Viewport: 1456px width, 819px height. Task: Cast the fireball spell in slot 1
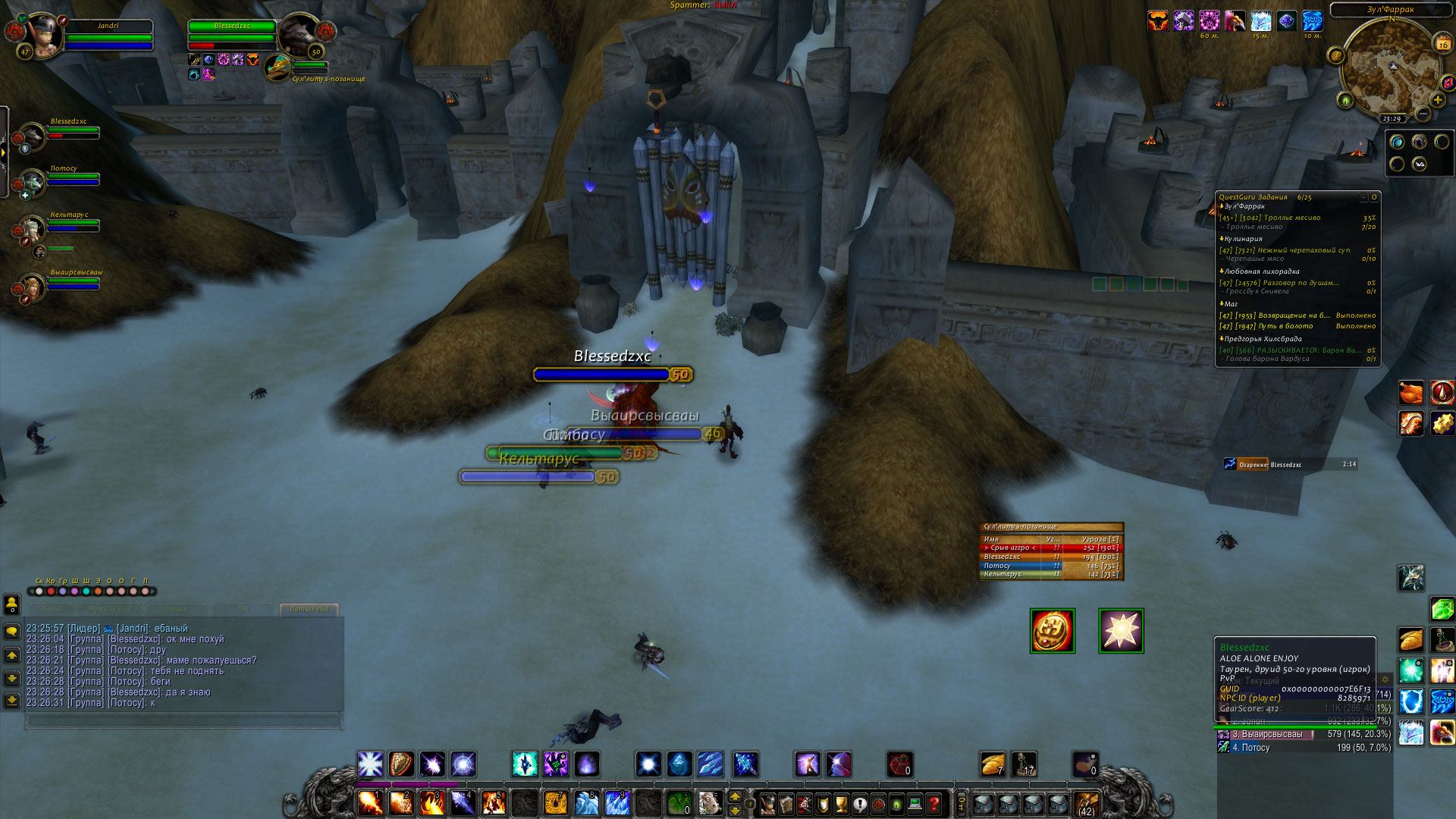click(370, 802)
